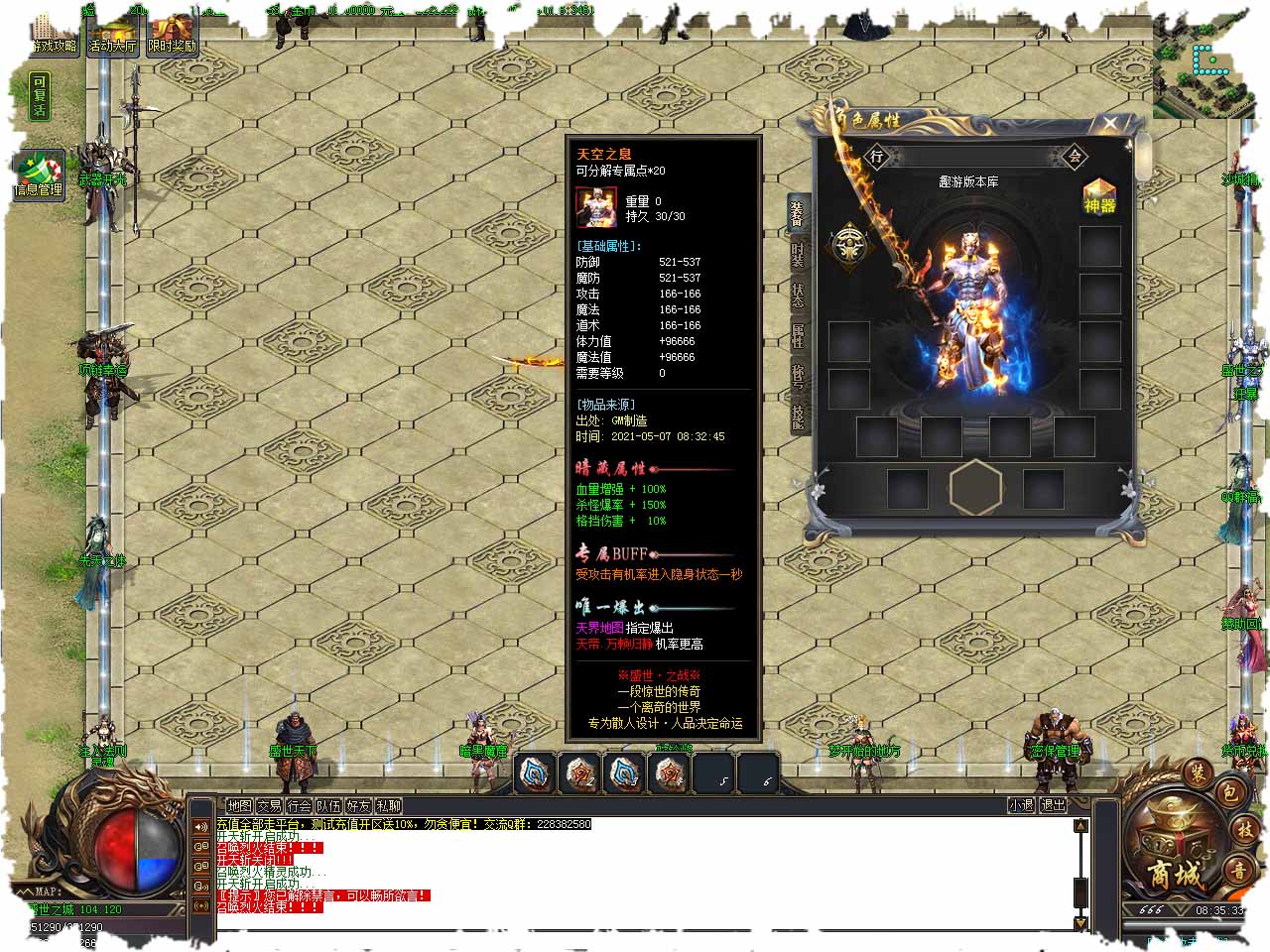Image resolution: width=1270 pixels, height=952 pixels.
Task: Click 退出 to exit the game
Action: (1052, 805)
